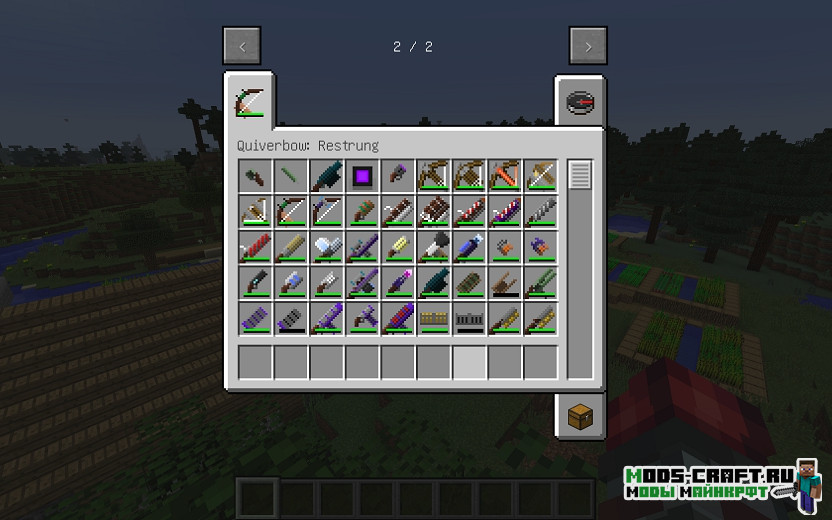Open the compass search tab
Screen dimensions: 832x520
pyautogui.click(x=580, y=101)
